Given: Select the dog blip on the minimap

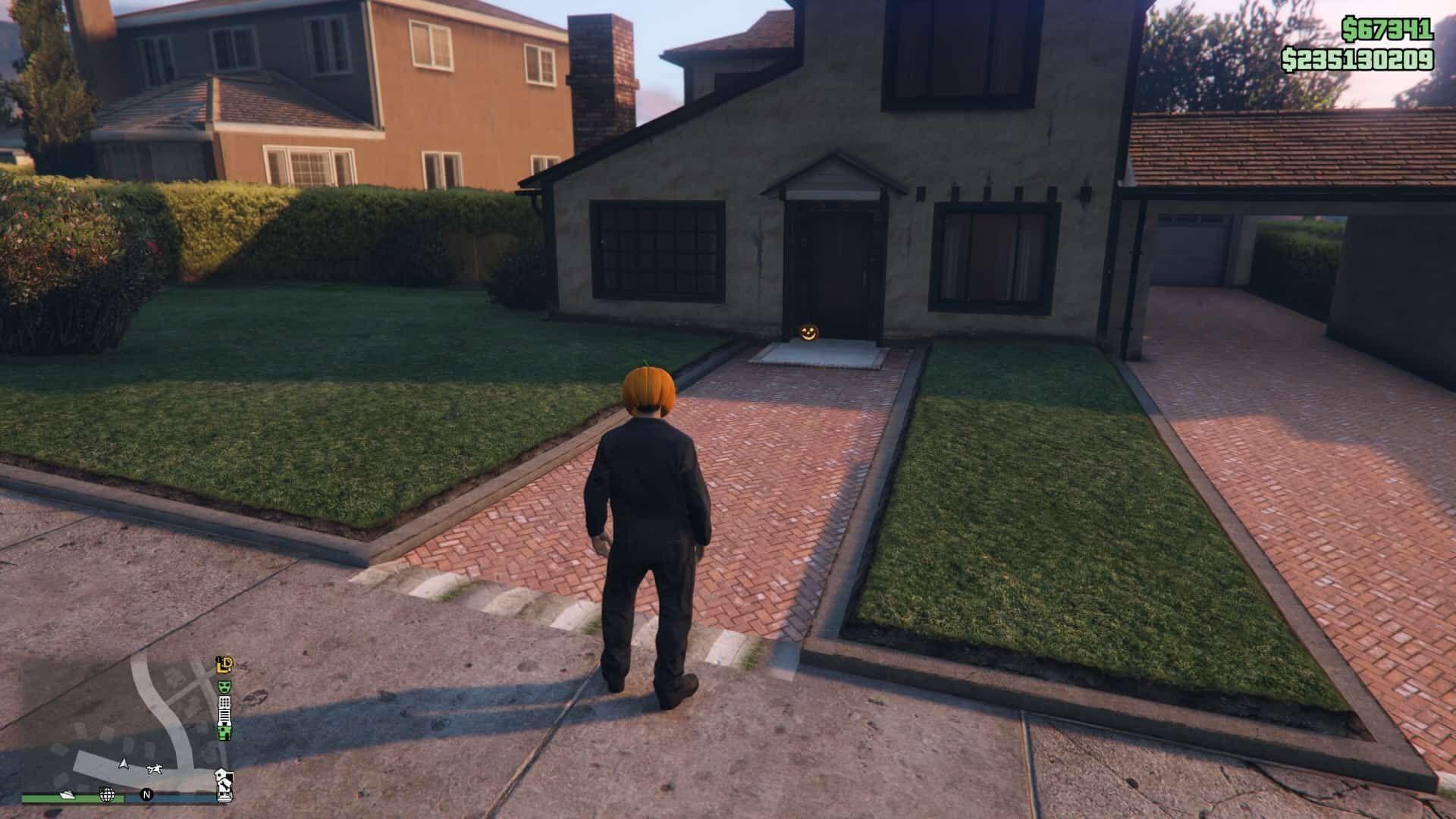Looking at the screenshot, I should point(155,770).
